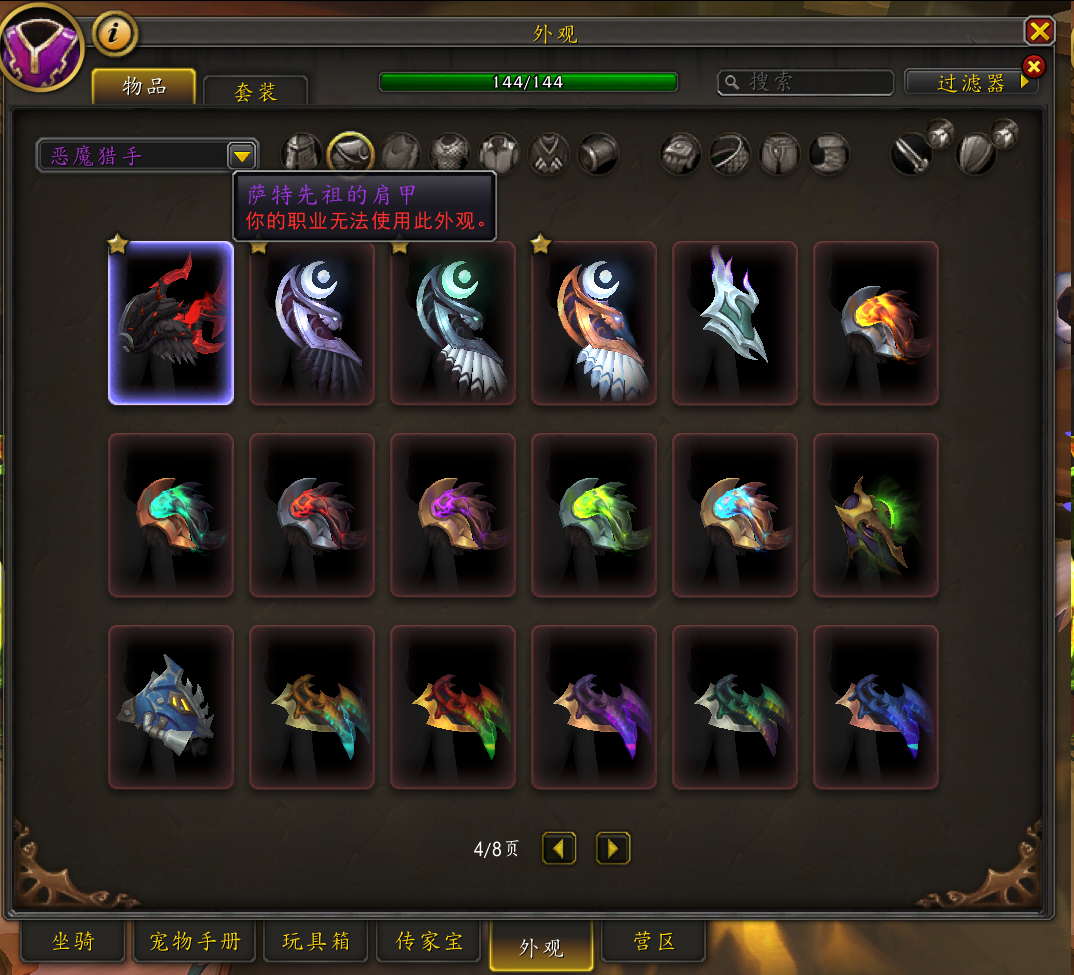Viewport: 1074px width, 975px height.
Task: Select the head slot helmet icon
Action: 301,154
